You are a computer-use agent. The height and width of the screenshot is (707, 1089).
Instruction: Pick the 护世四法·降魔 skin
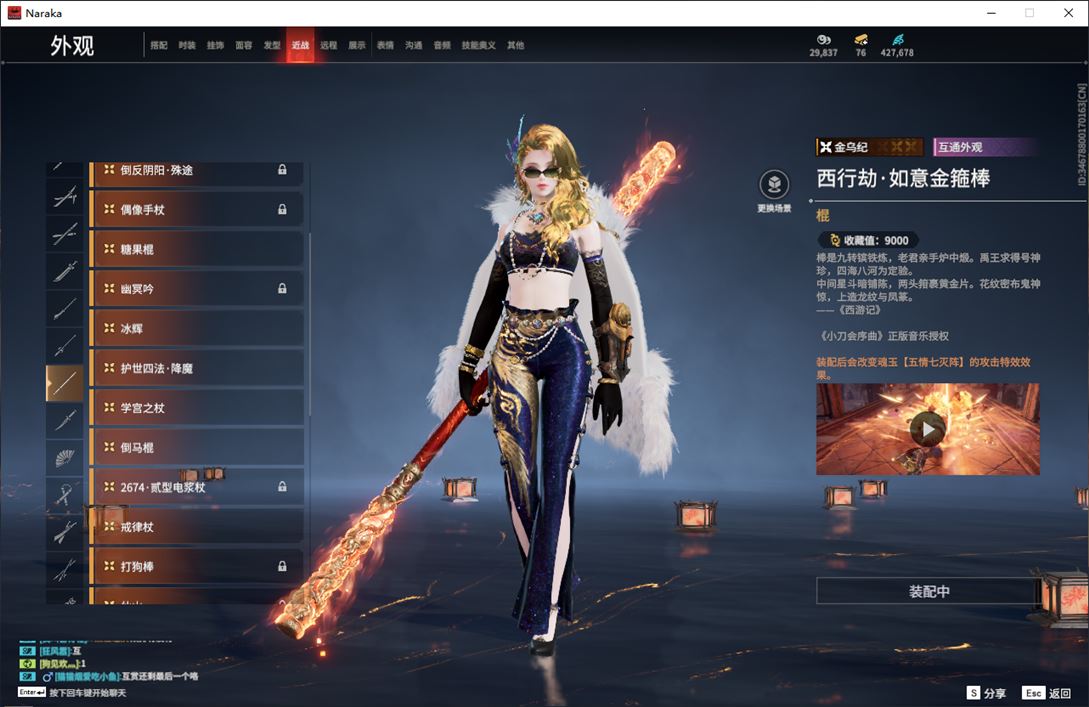tap(196, 368)
